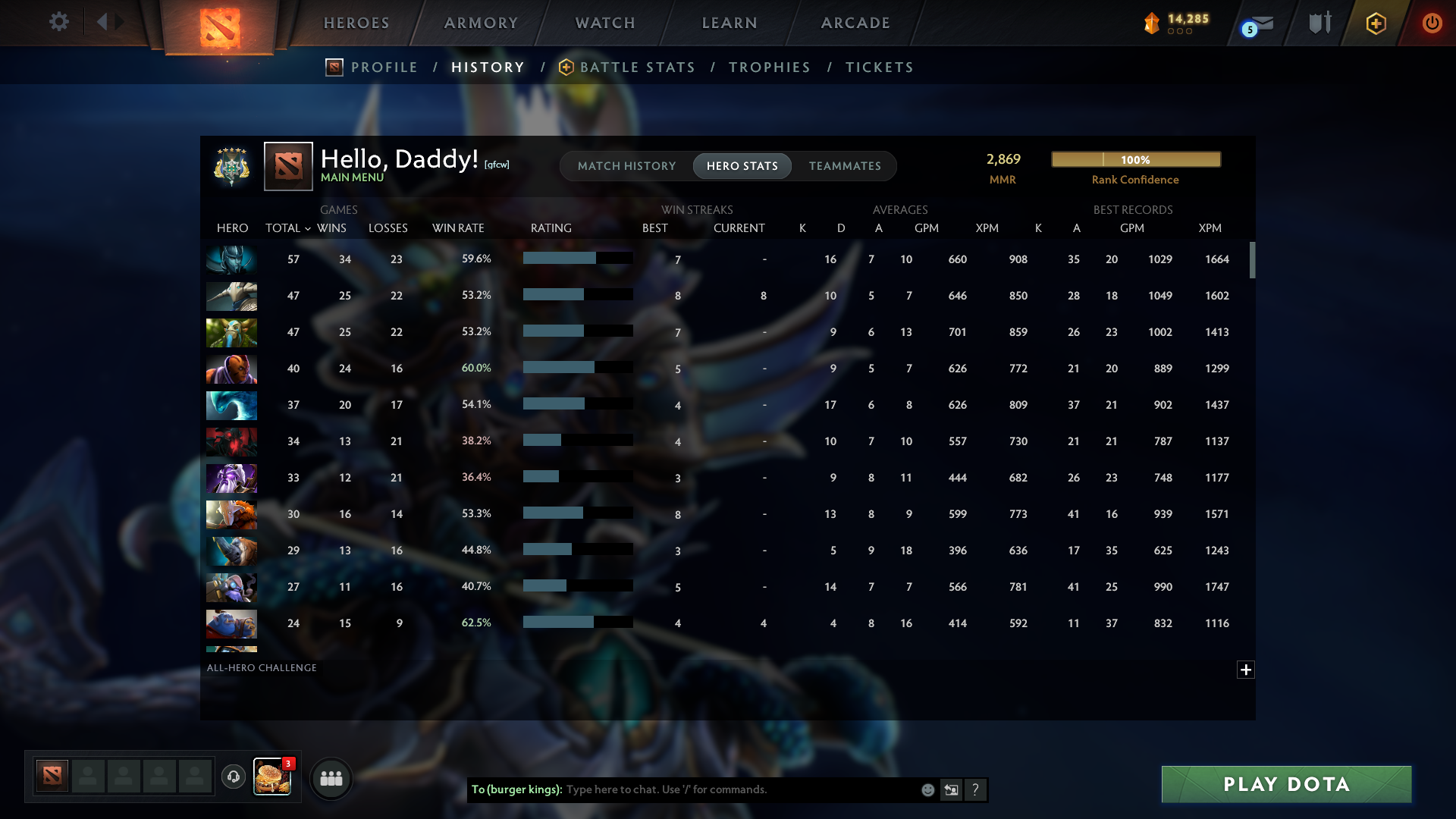Click the armory shield and sword icon
This screenshot has width=1456, height=819.
point(1319,23)
